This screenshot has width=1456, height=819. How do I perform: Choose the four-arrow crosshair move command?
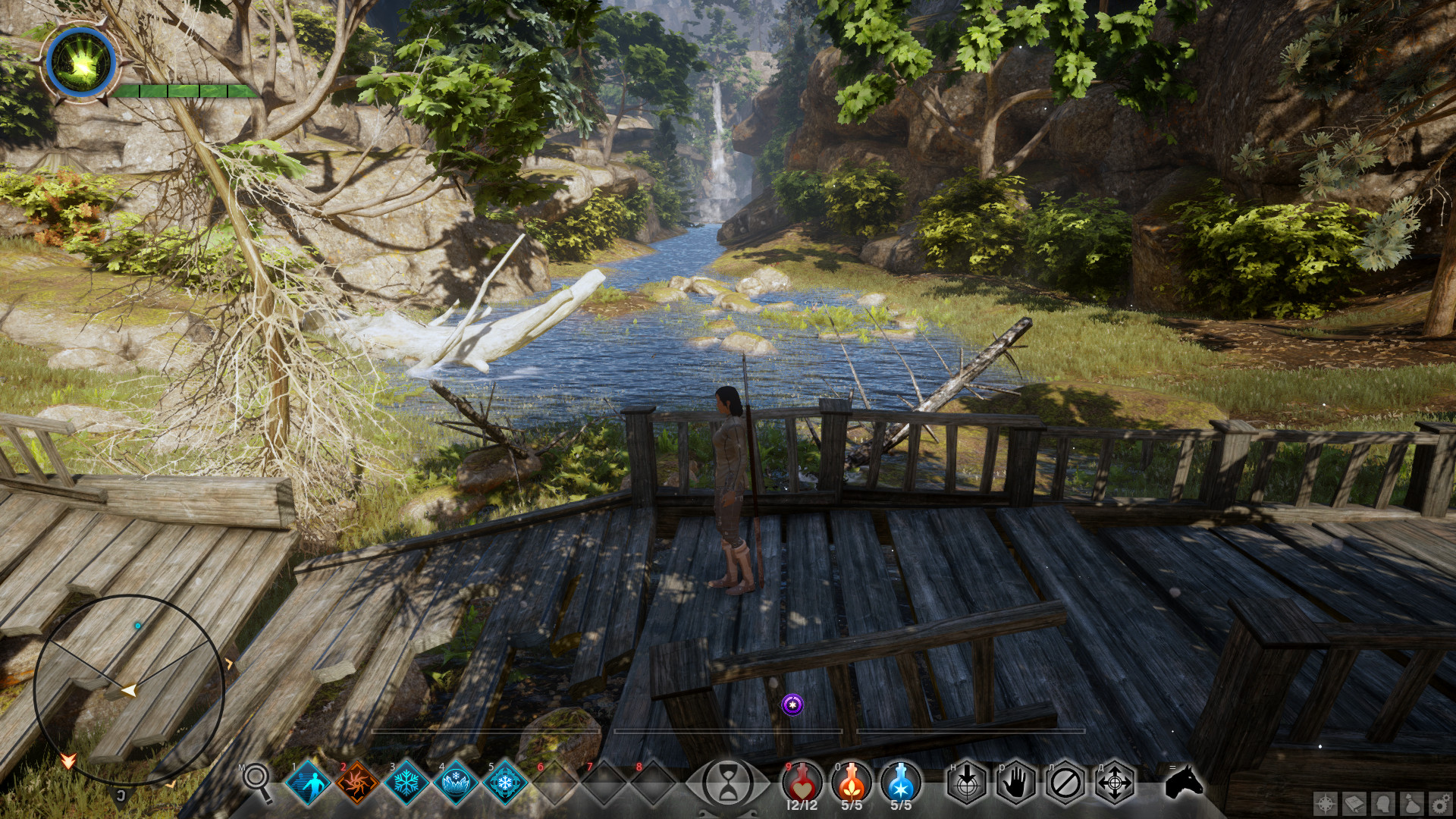pos(1115,783)
